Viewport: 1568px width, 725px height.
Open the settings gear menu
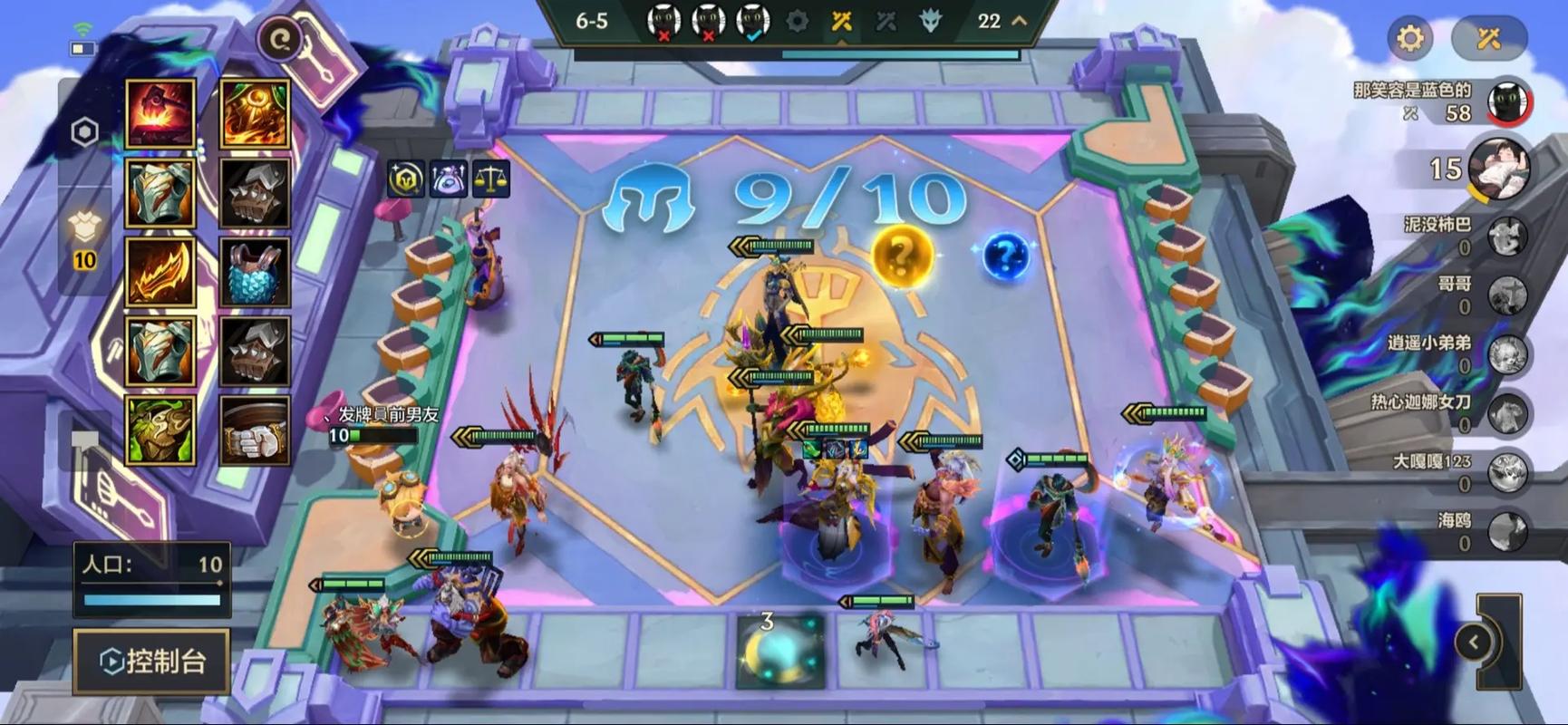click(1410, 38)
